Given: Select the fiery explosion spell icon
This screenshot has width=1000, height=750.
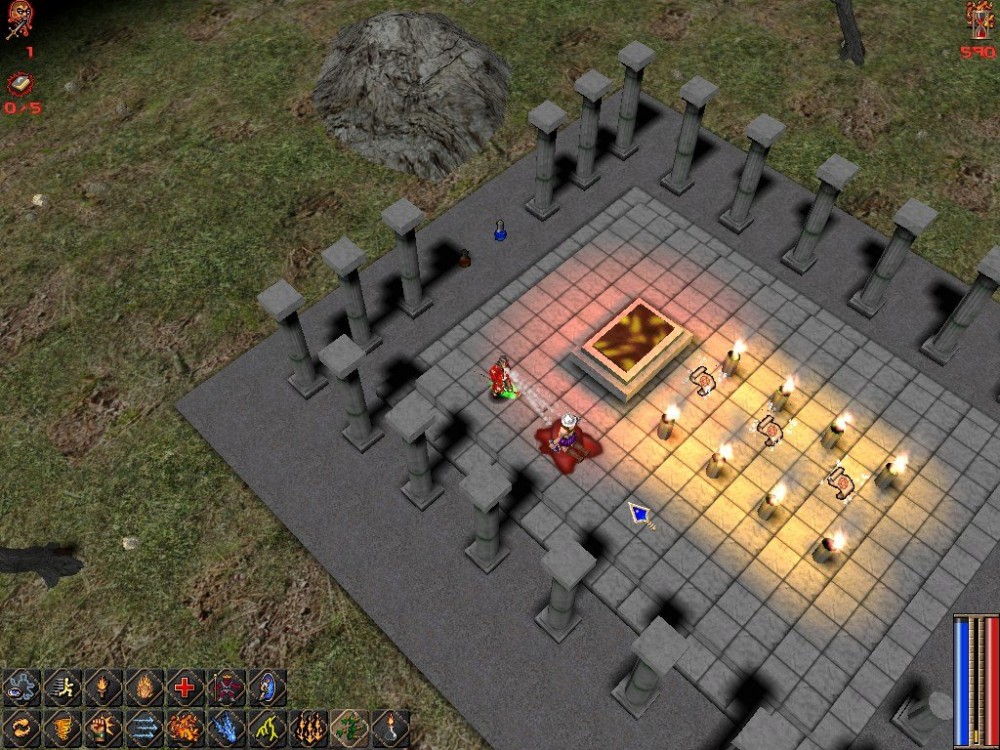Looking at the screenshot, I should click(185, 729).
